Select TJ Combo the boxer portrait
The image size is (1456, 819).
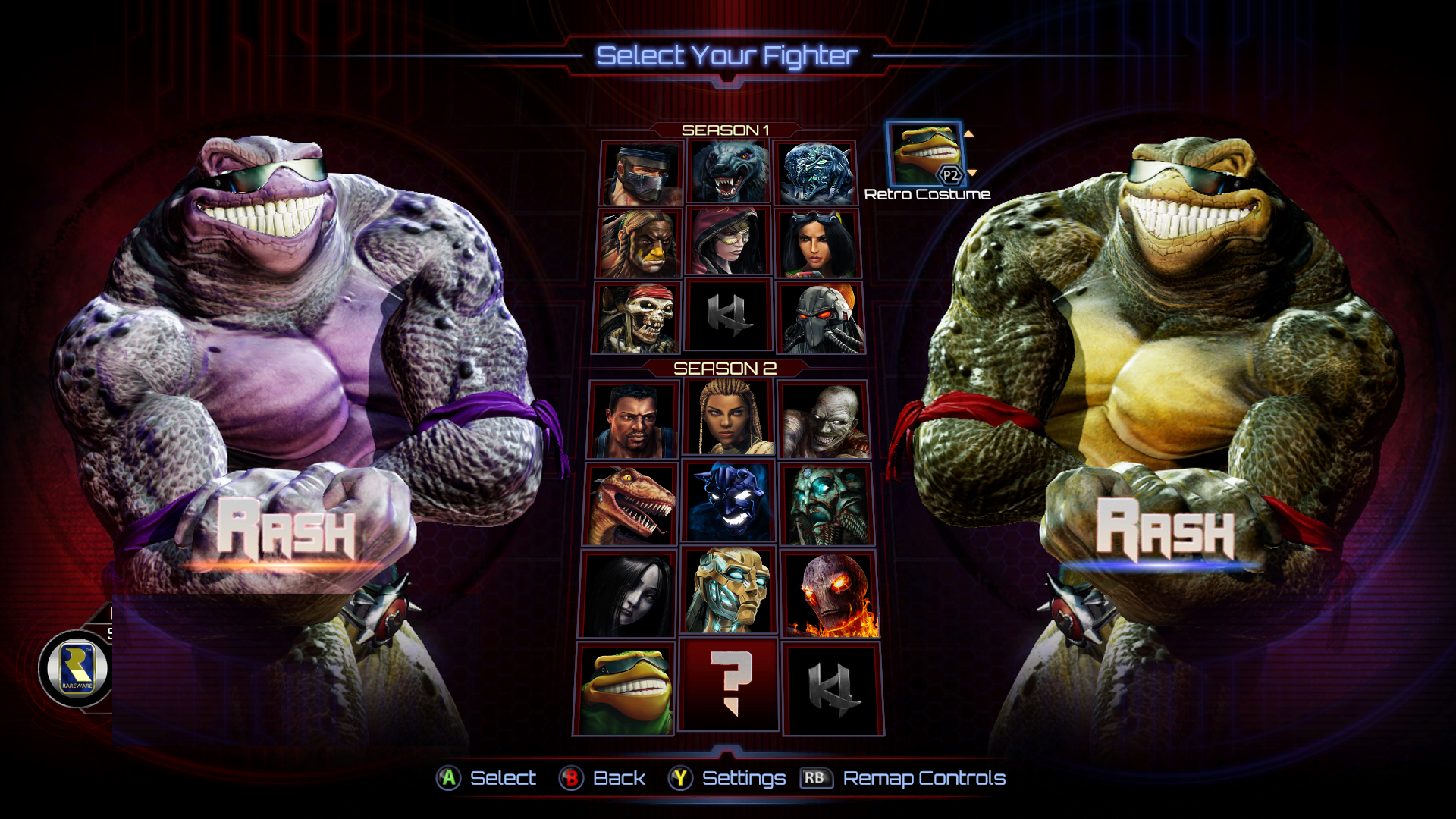pyautogui.click(x=633, y=420)
